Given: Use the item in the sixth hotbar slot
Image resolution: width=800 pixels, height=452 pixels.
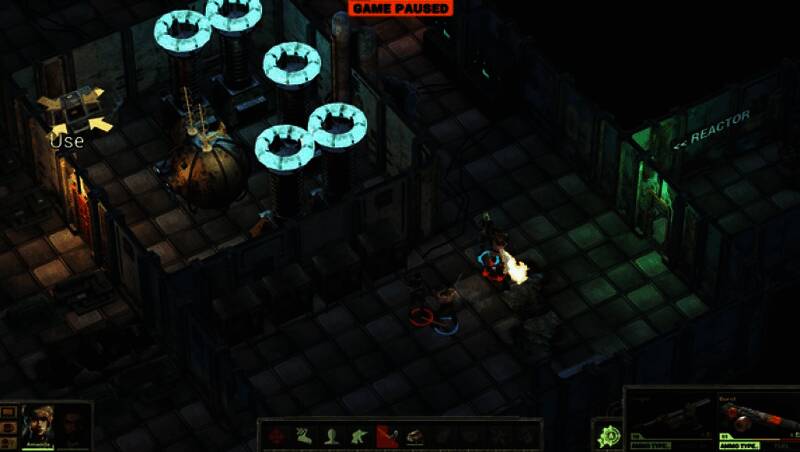Looking at the screenshot, I should (x=414, y=436).
